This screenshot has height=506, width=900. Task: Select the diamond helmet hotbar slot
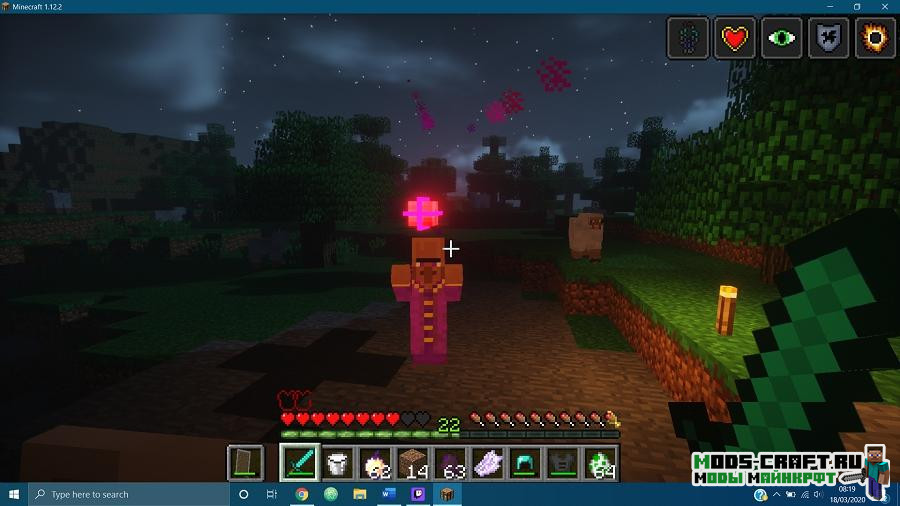pyautogui.click(x=526, y=463)
